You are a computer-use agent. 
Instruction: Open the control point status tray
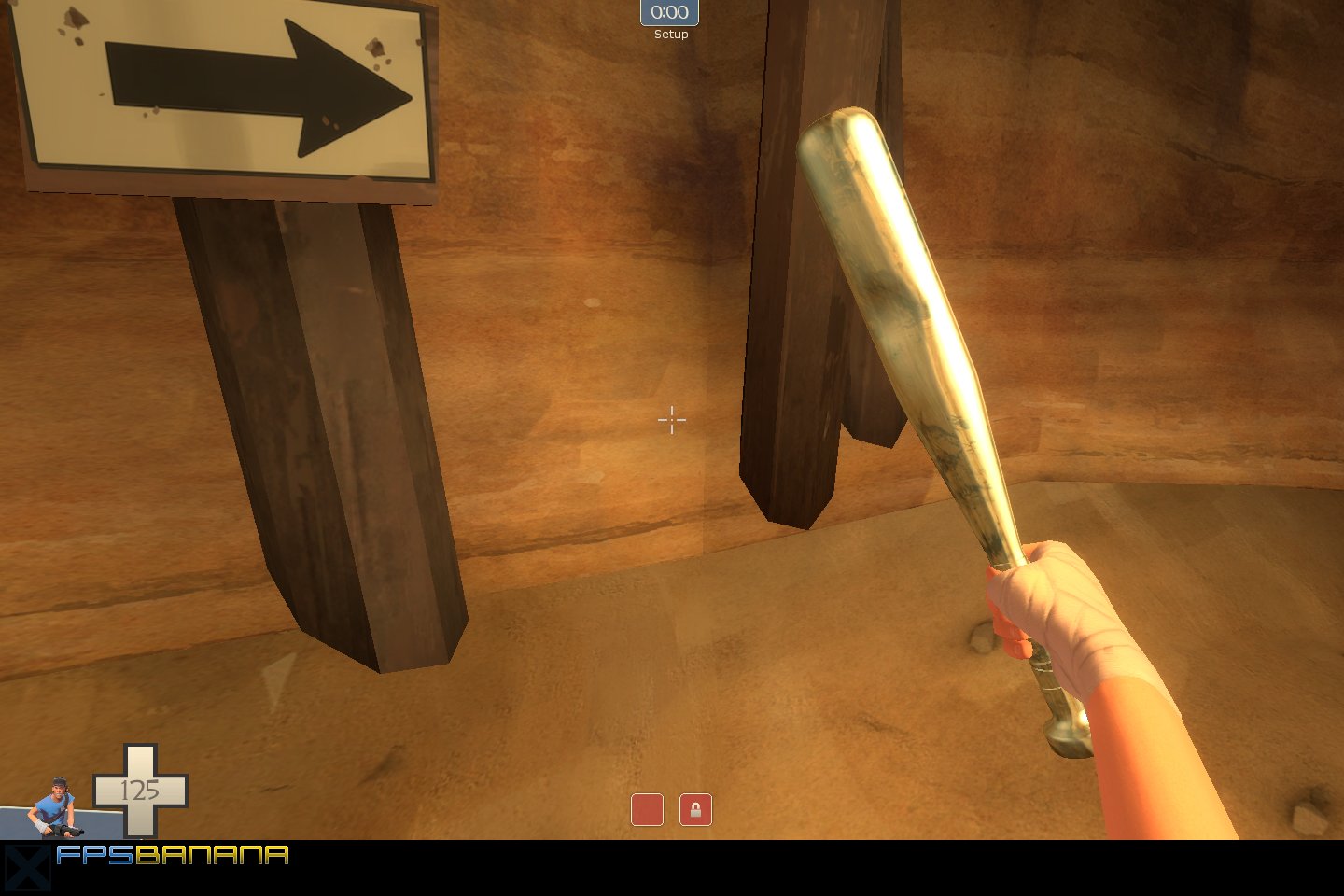point(672,810)
